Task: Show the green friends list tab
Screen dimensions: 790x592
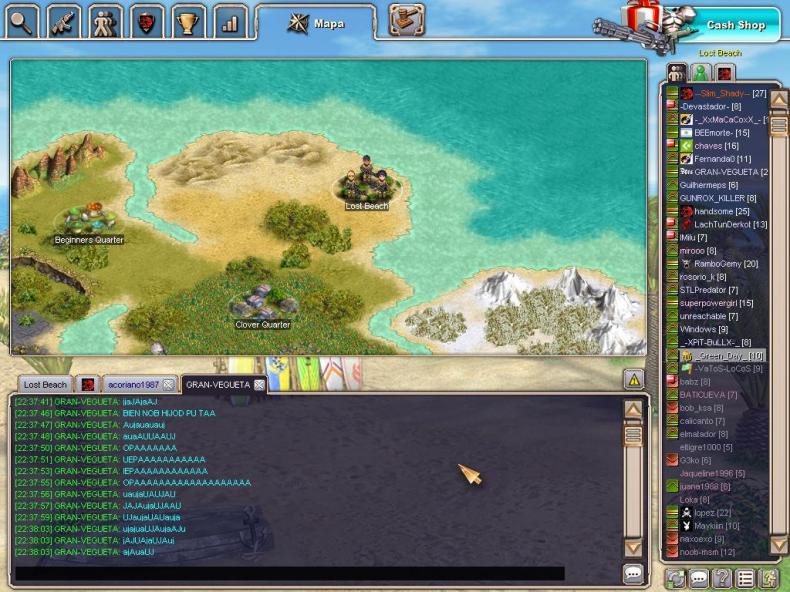Action: [701, 72]
